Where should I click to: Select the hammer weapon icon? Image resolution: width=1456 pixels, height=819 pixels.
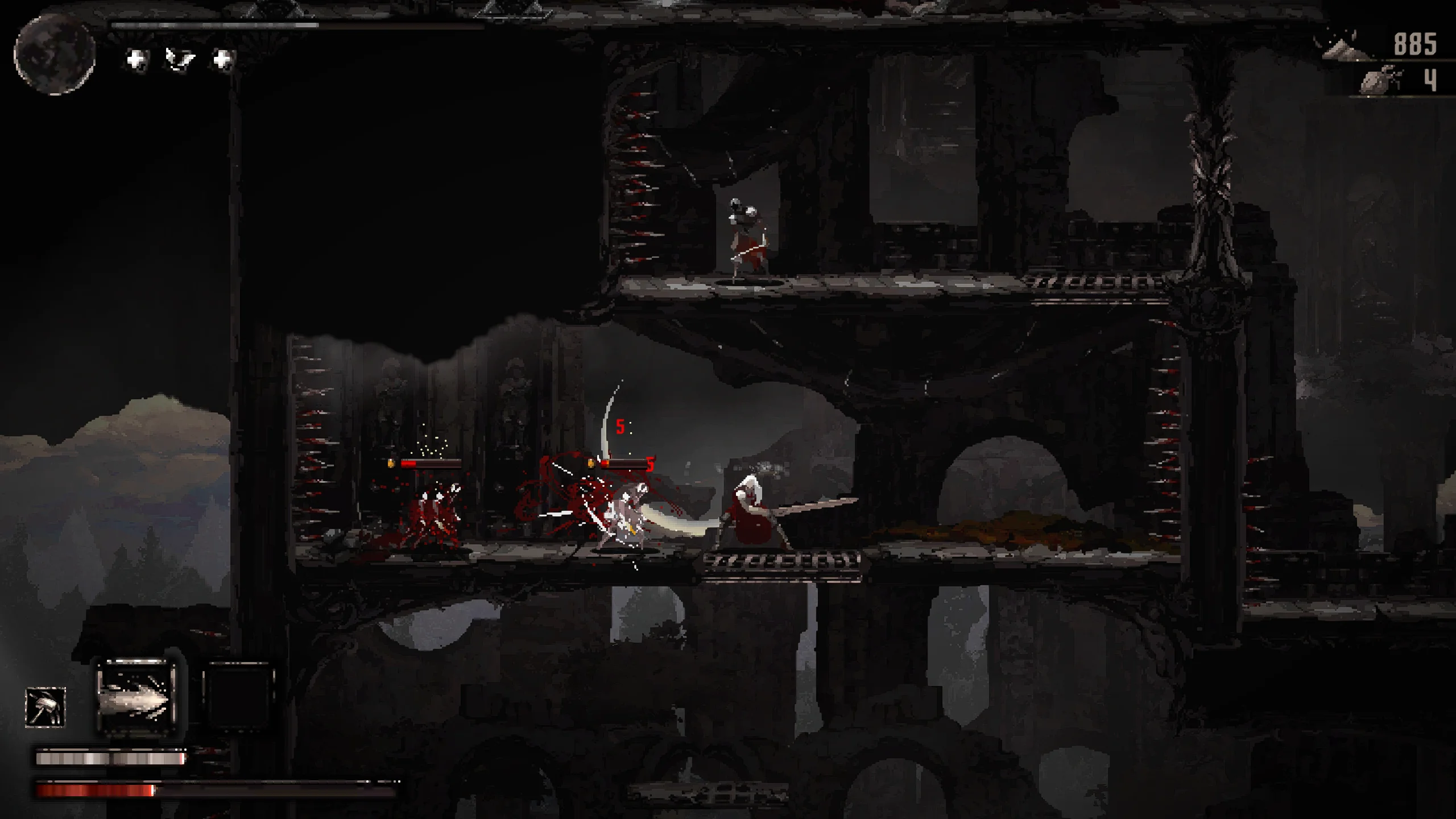[45, 707]
